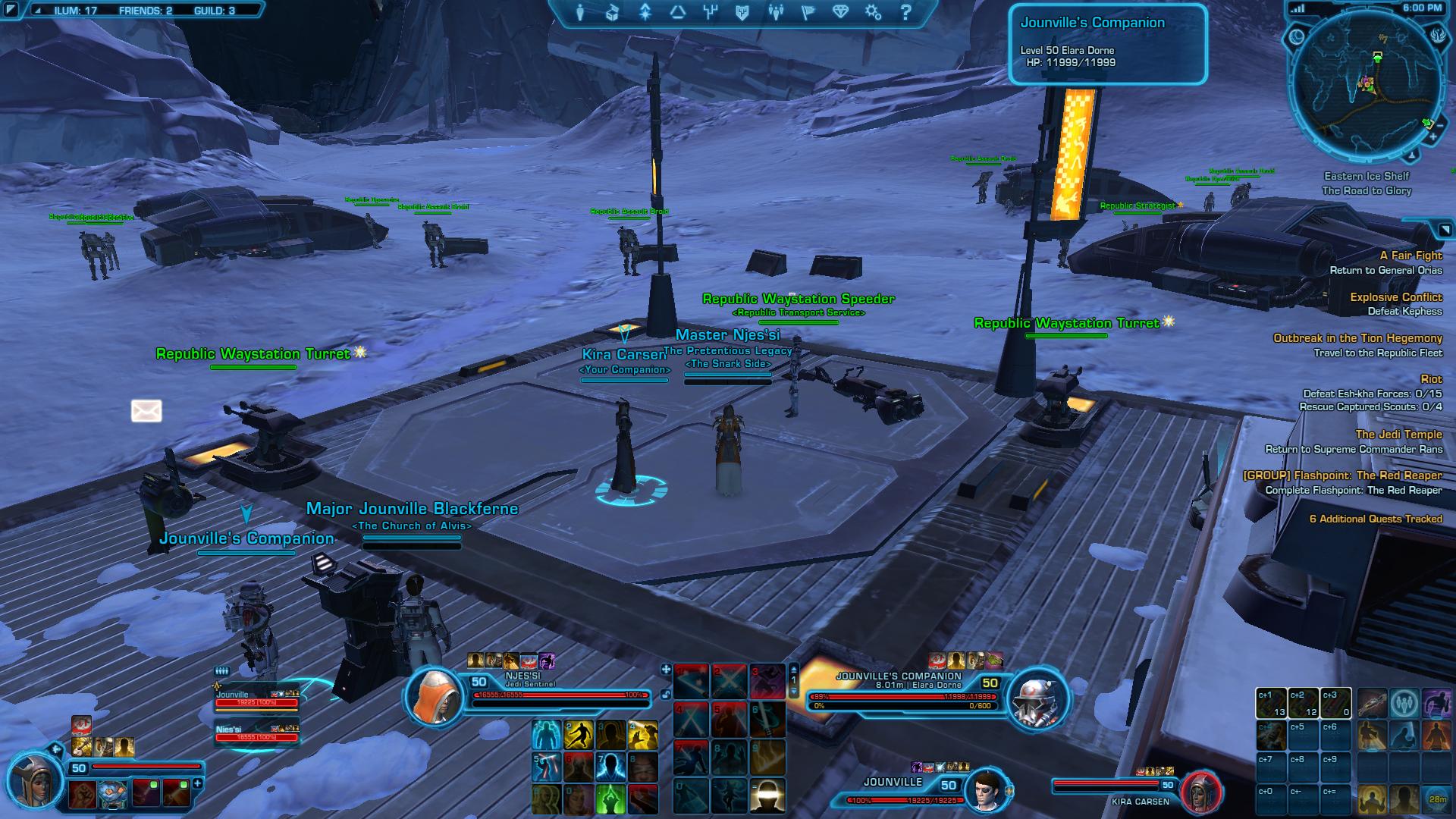Open the character sheet from the top menu
The image size is (1456, 819).
click(581, 12)
